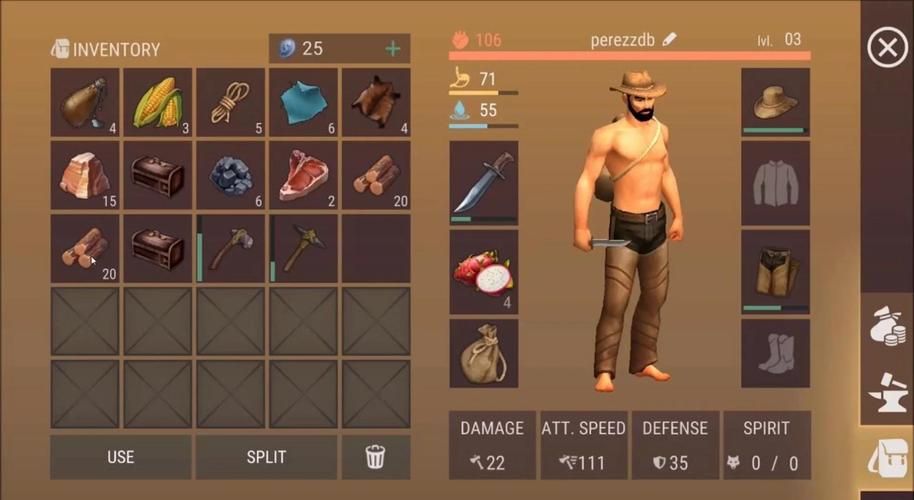This screenshot has width=914, height=500.
Task: Edit the player name perezzdb
Action: coord(670,40)
